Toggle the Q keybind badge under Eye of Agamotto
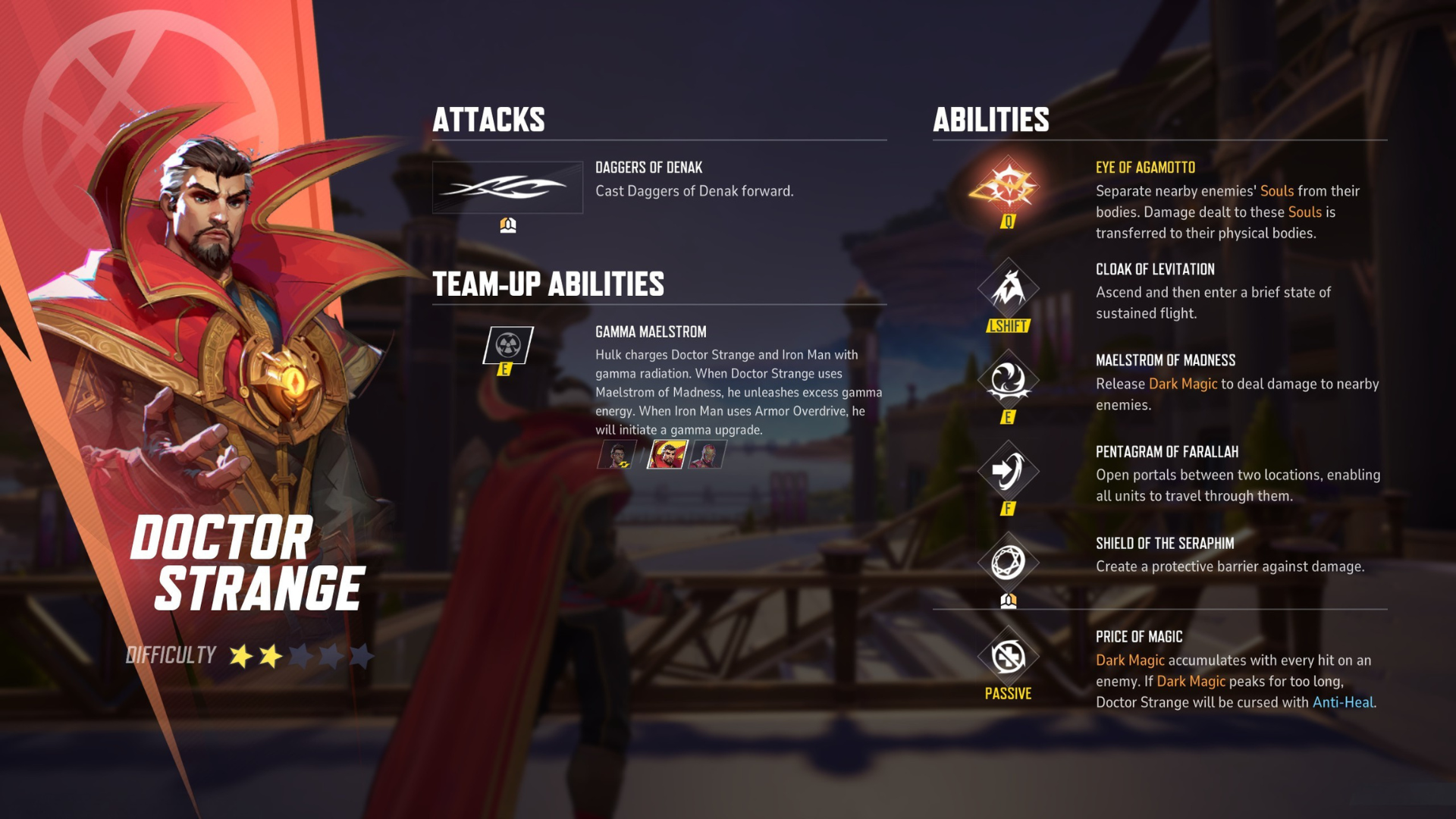This screenshot has height=819, width=1456. pyautogui.click(x=1009, y=223)
